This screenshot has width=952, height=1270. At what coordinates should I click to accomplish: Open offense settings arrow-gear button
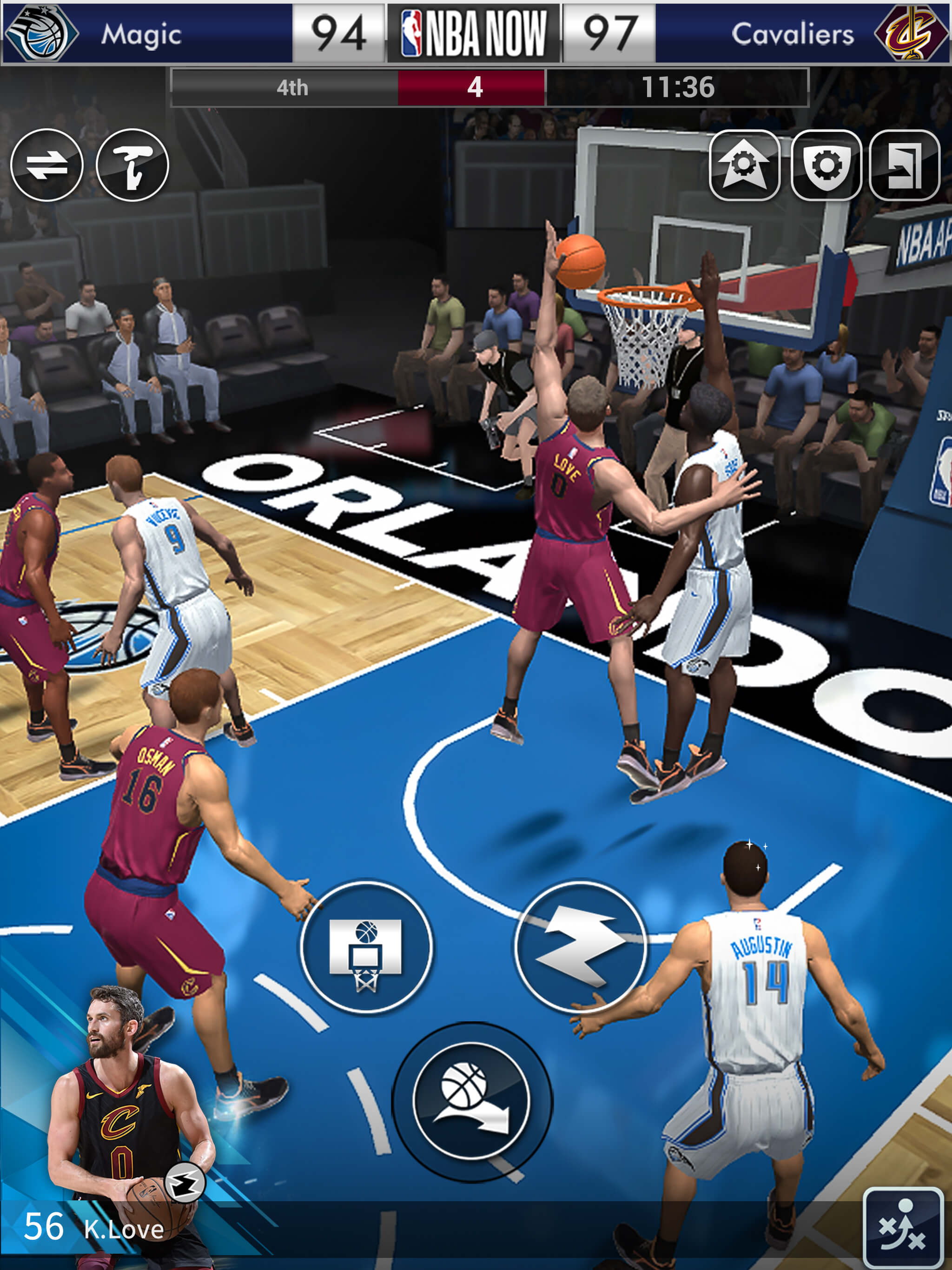(745, 165)
